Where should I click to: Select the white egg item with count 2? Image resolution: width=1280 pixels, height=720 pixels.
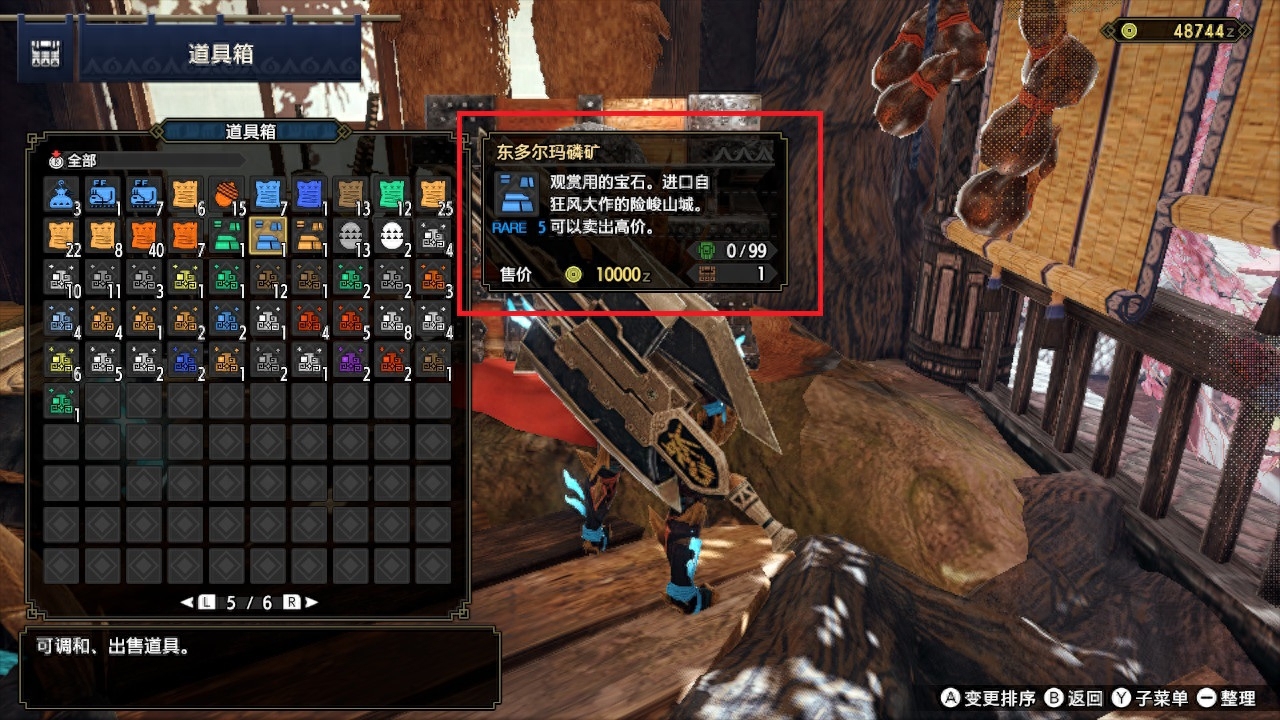[x=393, y=235]
